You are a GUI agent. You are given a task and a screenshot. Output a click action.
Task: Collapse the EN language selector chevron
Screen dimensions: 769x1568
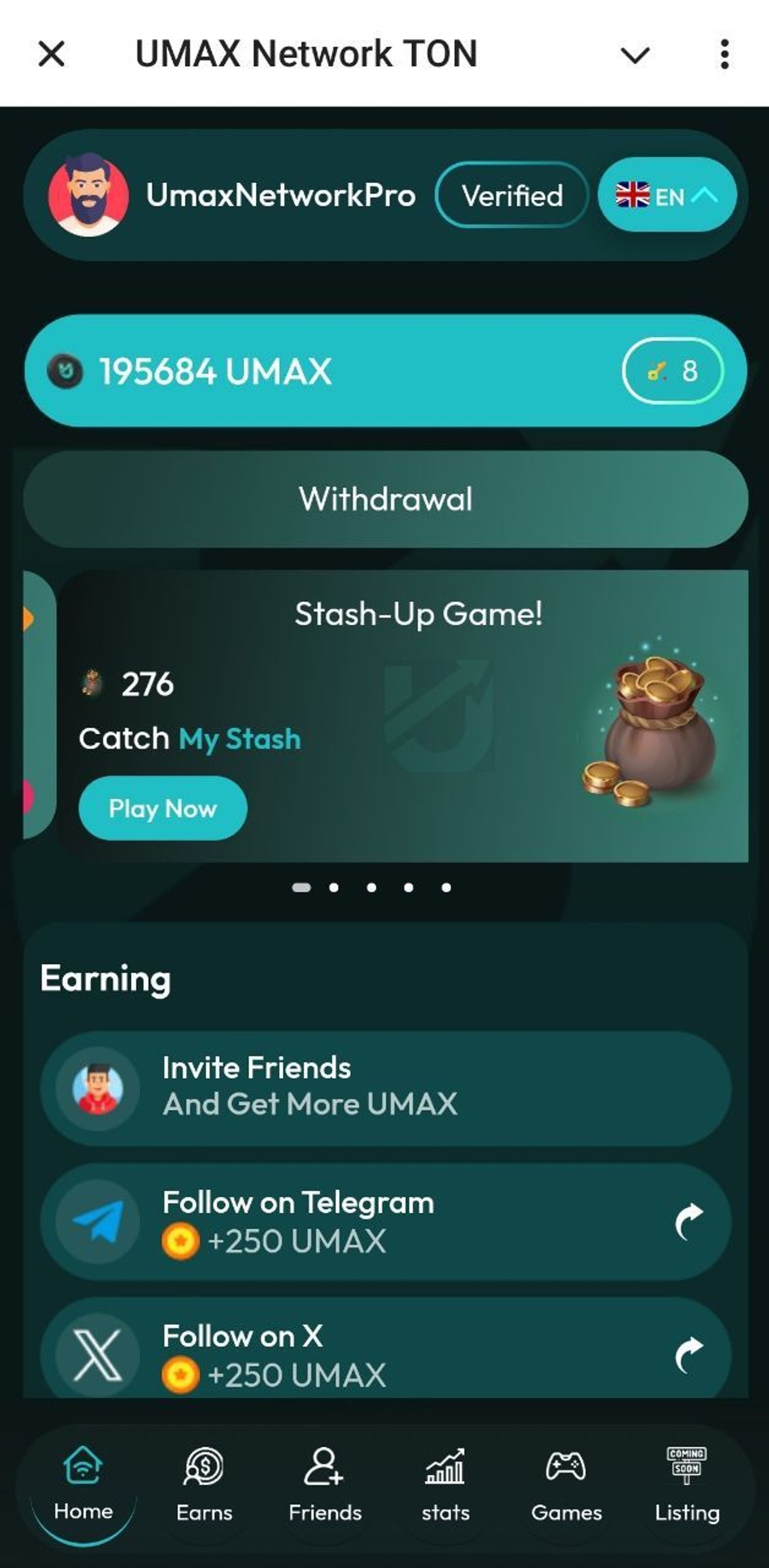coord(705,195)
